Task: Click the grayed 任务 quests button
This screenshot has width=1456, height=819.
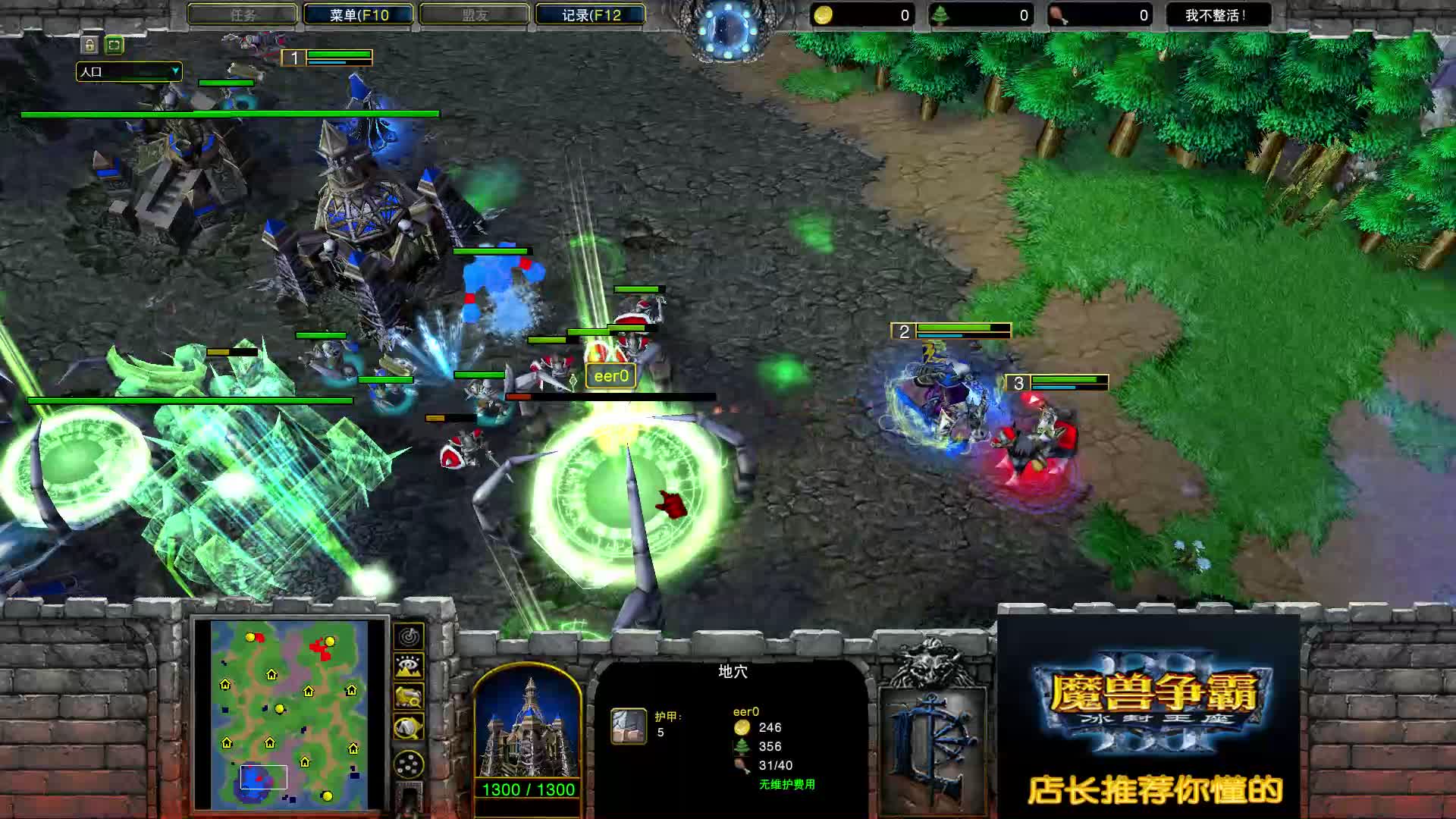Action: point(243,14)
